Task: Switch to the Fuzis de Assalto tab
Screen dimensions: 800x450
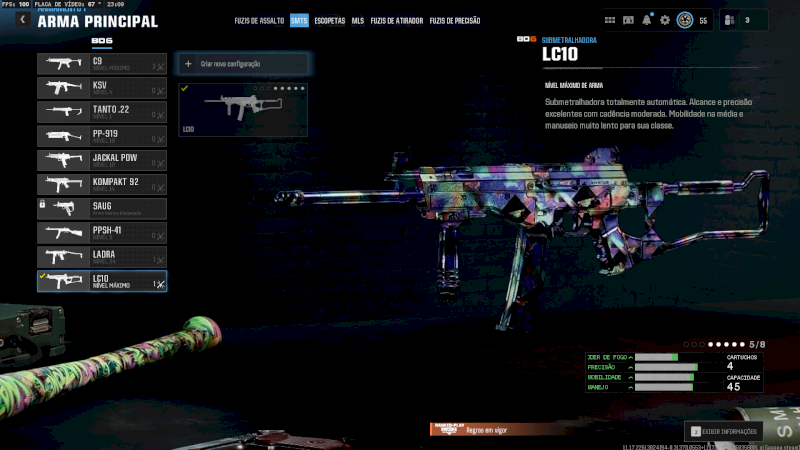Action: click(x=261, y=20)
